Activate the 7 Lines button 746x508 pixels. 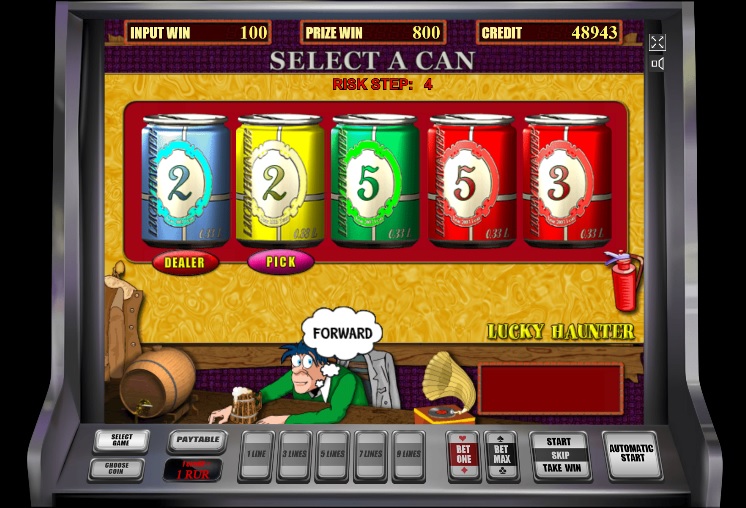[370, 455]
